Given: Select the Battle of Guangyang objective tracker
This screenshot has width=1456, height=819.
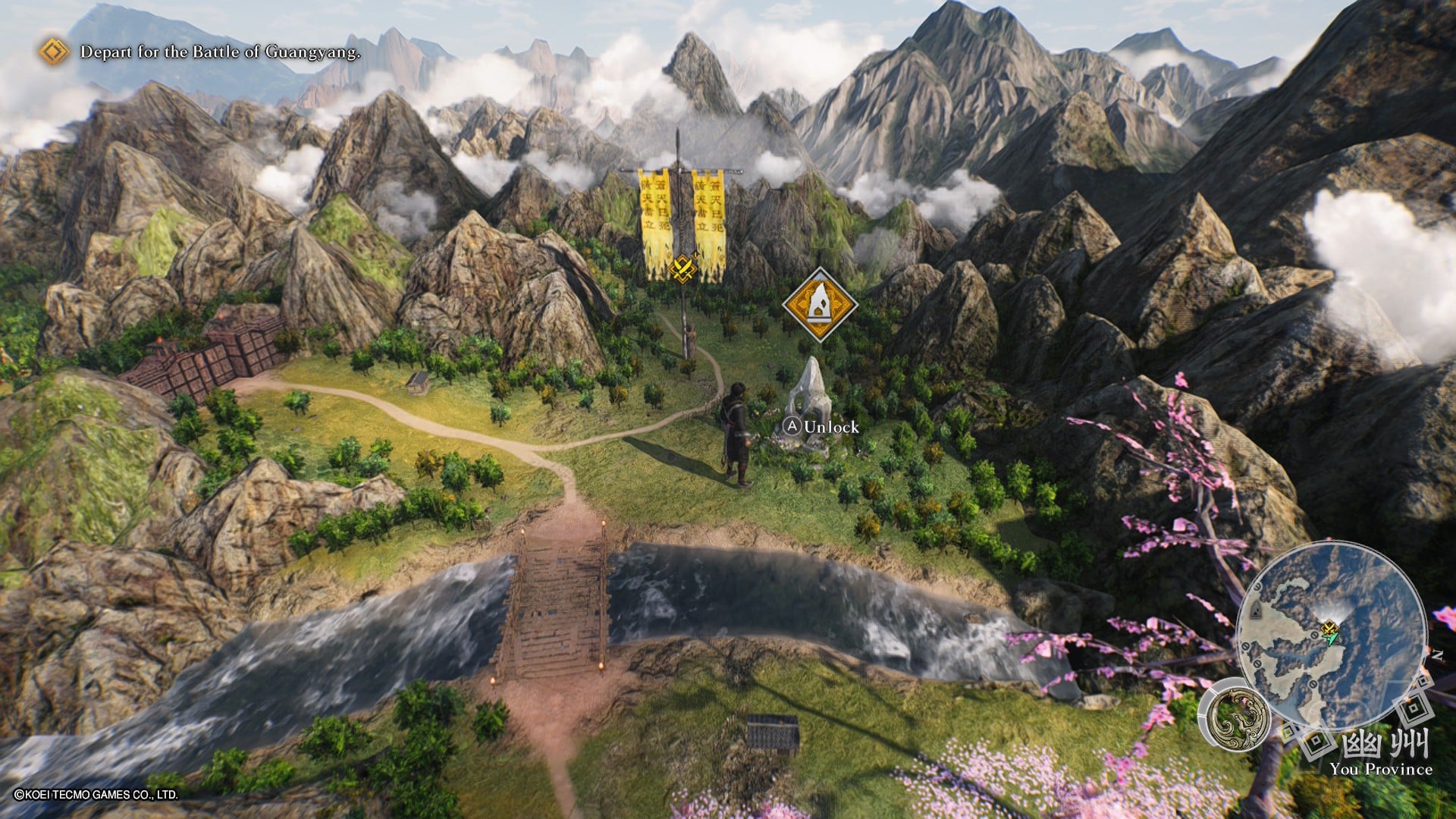Looking at the screenshot, I should point(220,52).
